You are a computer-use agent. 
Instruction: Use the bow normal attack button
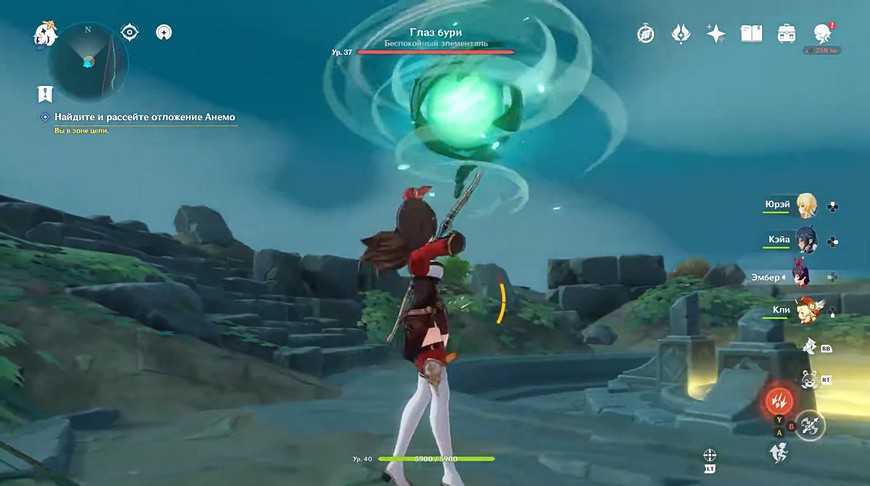[x=809, y=425]
